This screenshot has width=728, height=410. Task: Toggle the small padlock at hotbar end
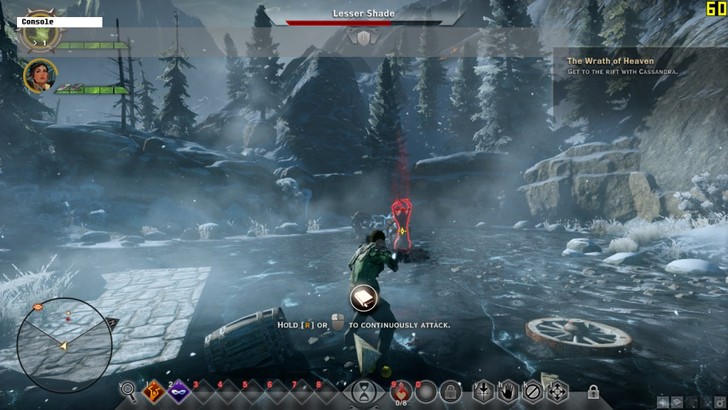pyautogui.click(x=593, y=392)
